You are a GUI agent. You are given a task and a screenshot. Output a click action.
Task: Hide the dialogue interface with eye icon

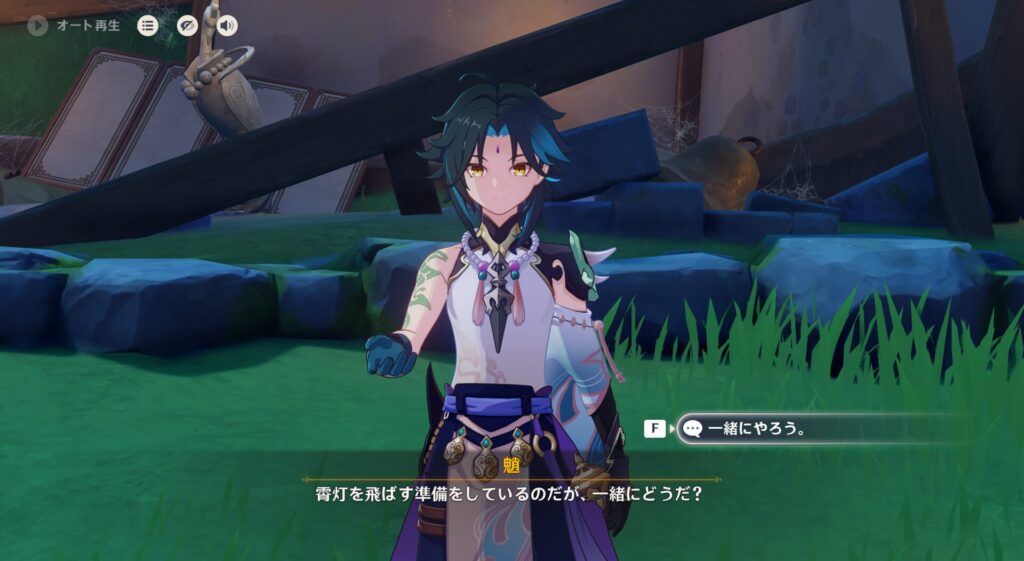[187, 26]
